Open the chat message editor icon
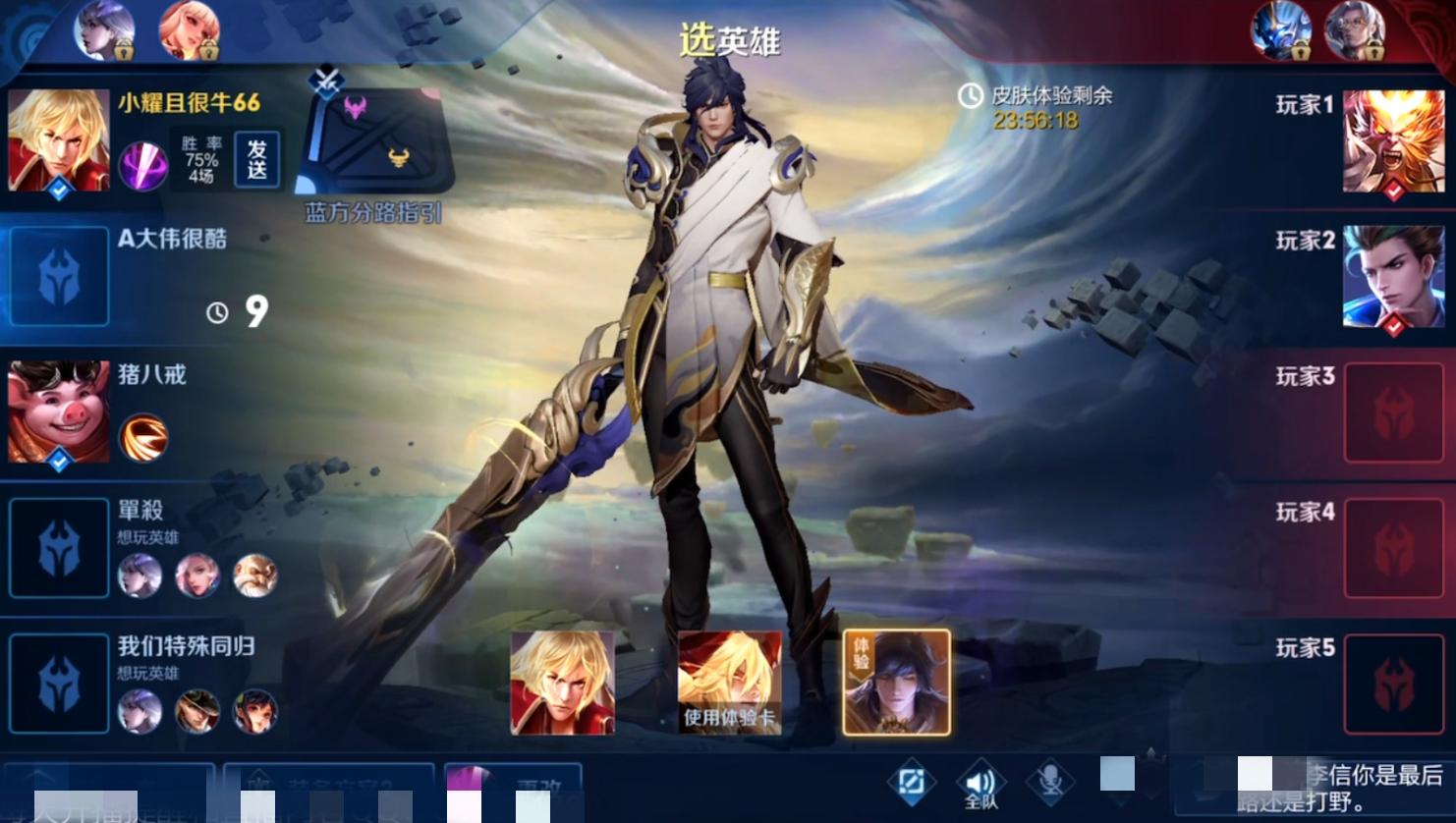1456x823 pixels. (913, 782)
